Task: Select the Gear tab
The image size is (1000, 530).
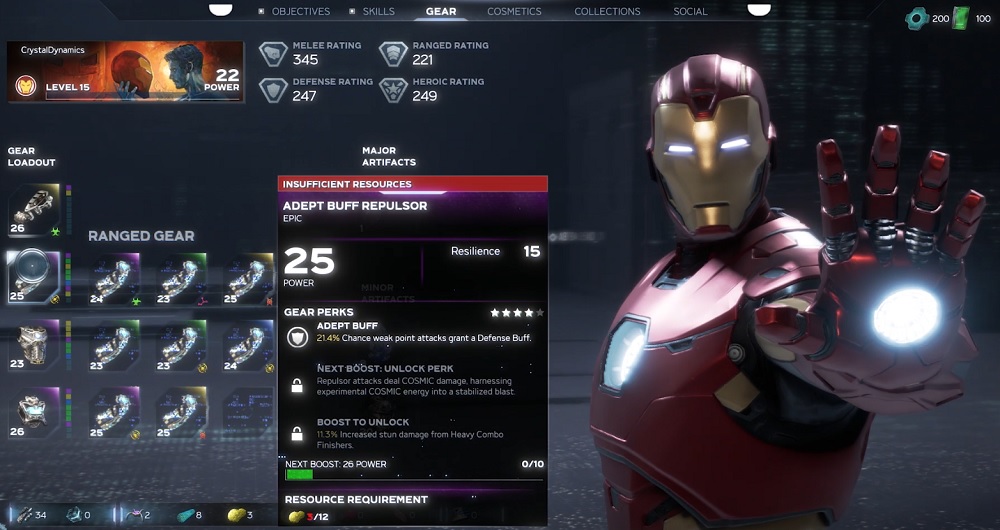Action: [441, 12]
